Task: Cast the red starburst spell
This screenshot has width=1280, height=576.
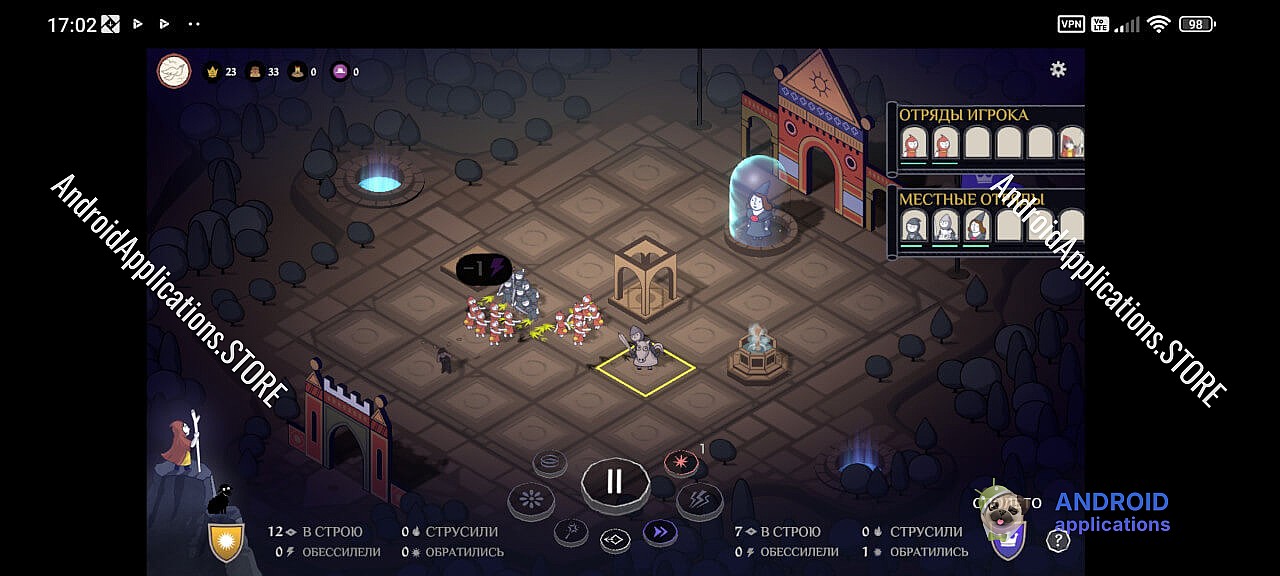Action: (x=681, y=463)
